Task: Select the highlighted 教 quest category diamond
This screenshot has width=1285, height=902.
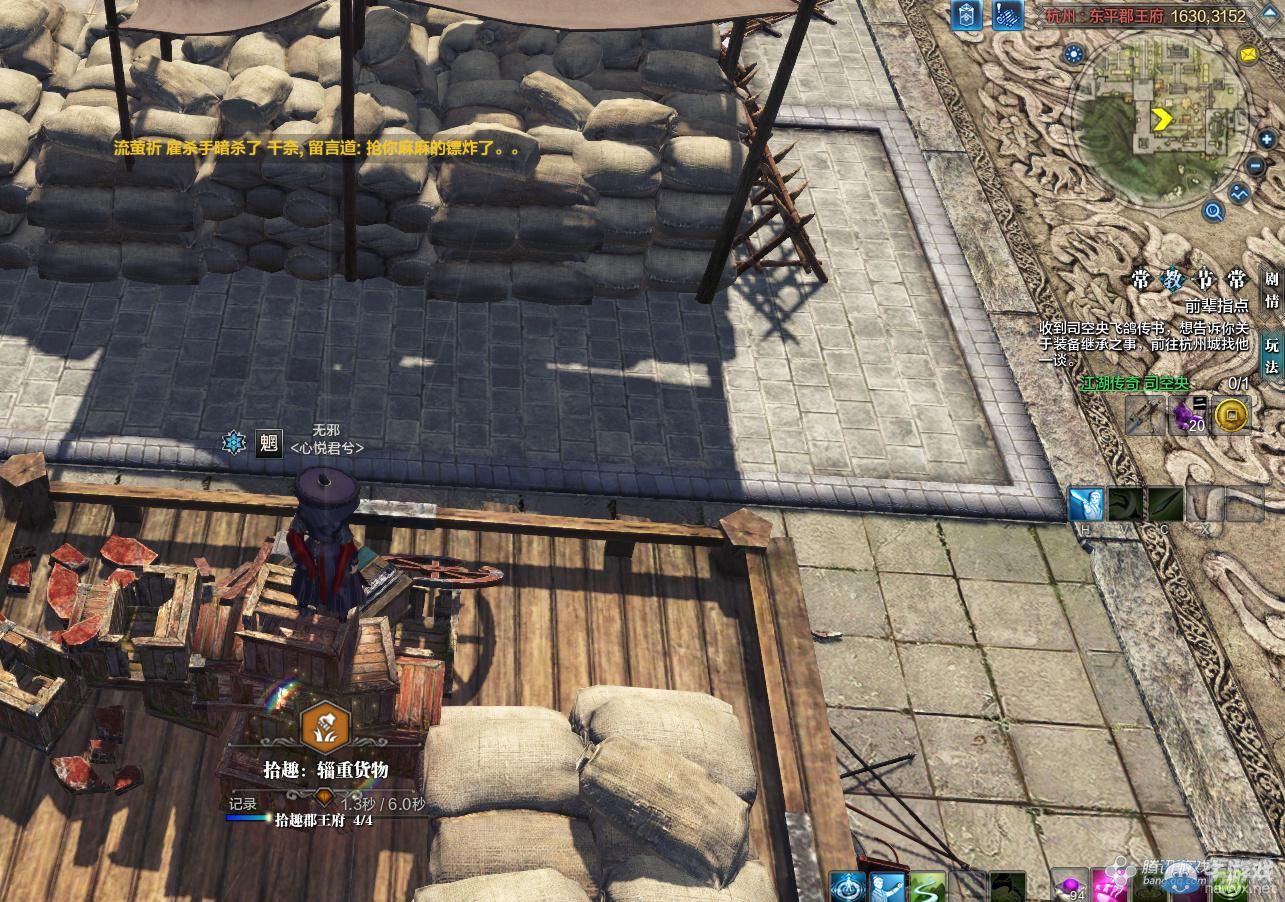Action: [1172, 280]
